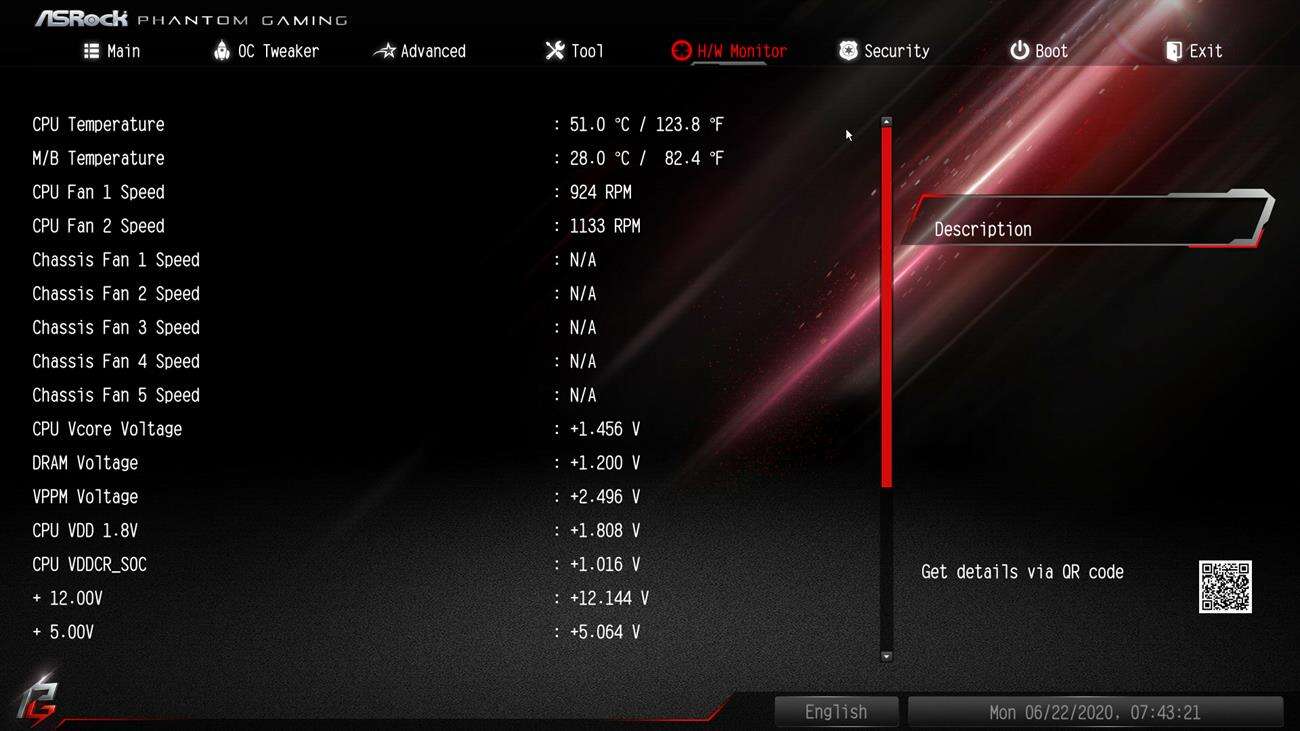Click the Boot power icon
Viewport: 1300px width, 731px height.
pos(1018,50)
